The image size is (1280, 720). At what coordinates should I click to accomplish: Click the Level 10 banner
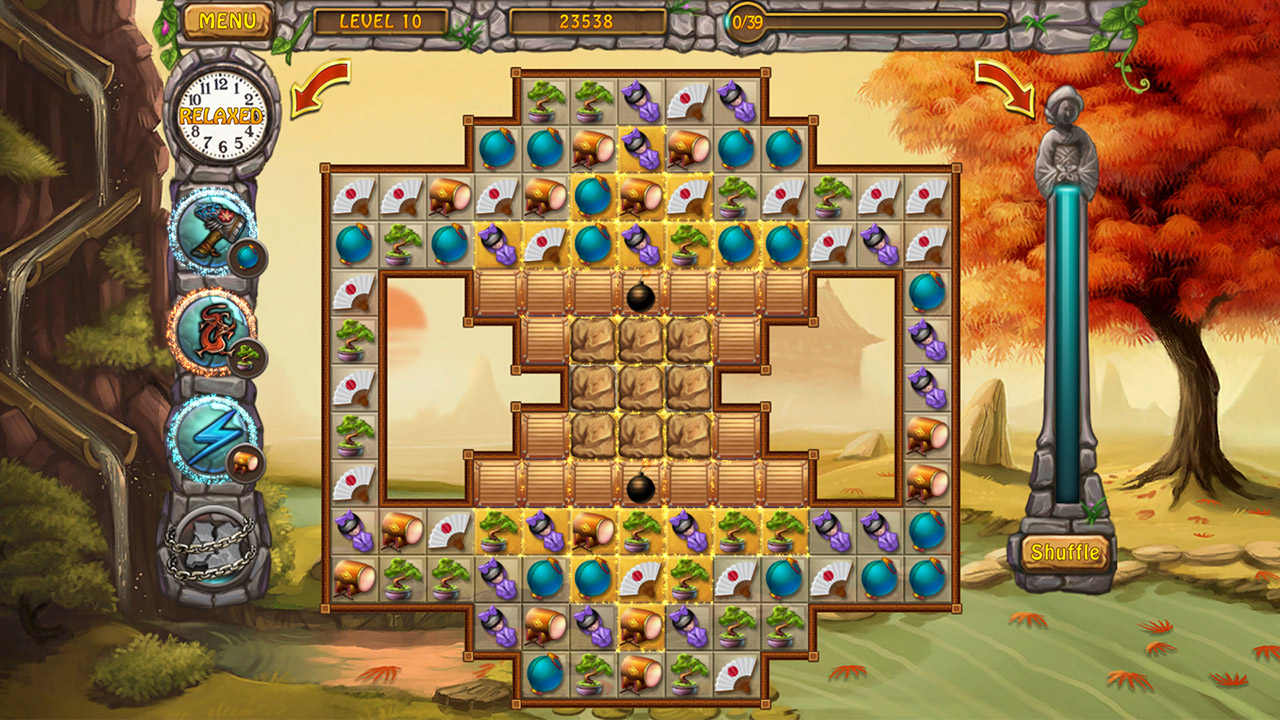pyautogui.click(x=378, y=17)
